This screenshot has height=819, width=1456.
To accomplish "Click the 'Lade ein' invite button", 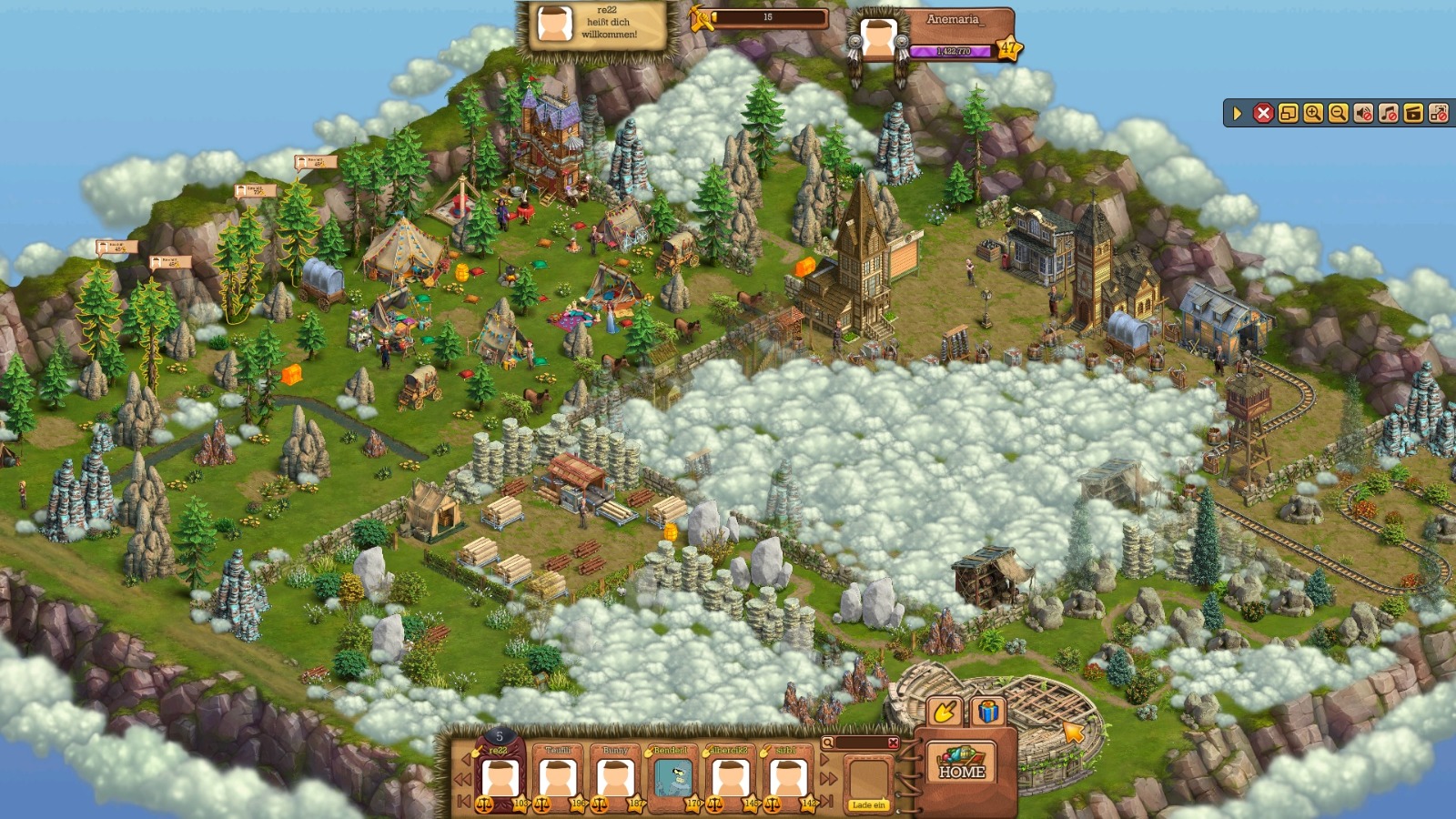I will tap(868, 804).
